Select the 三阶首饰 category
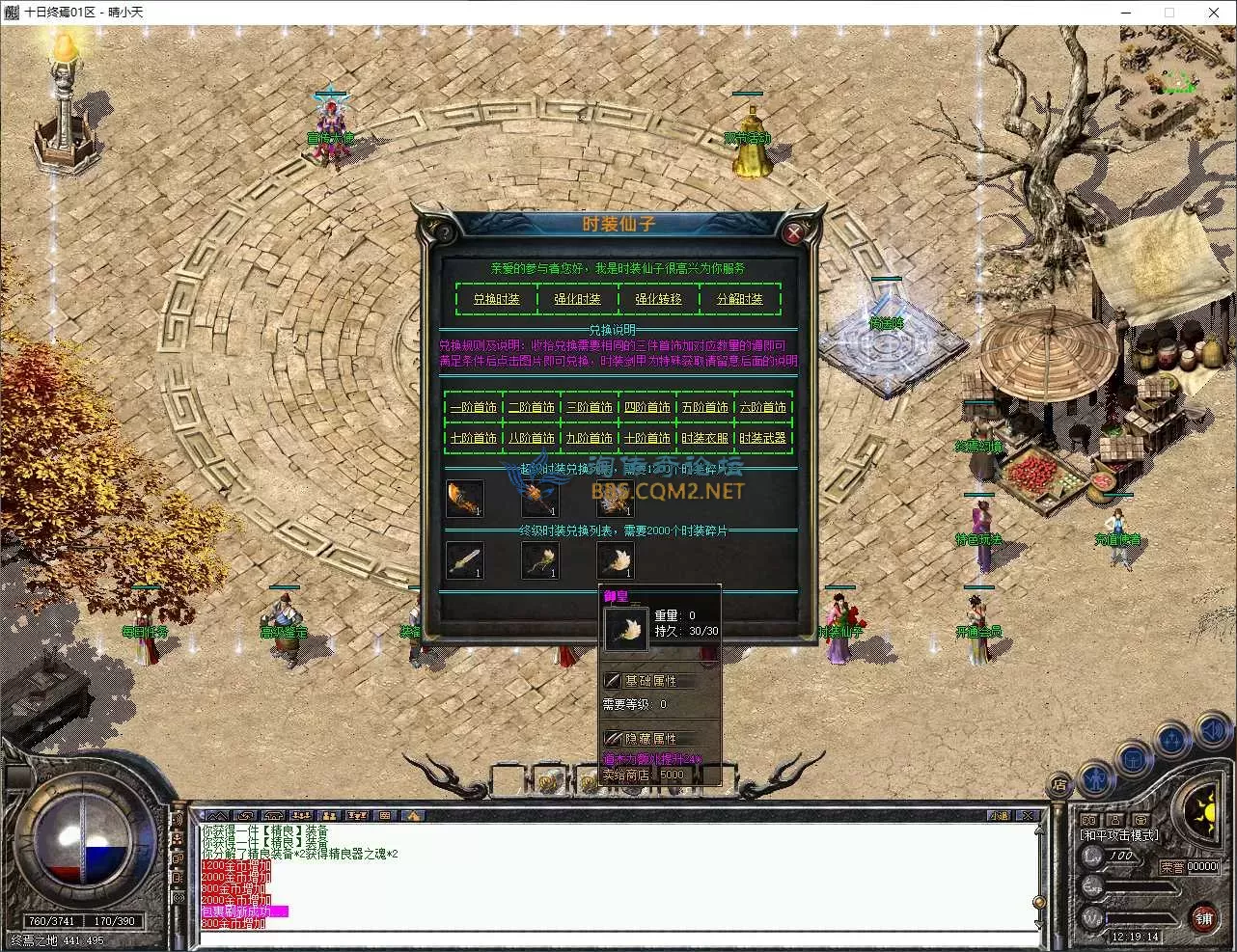 [x=590, y=407]
